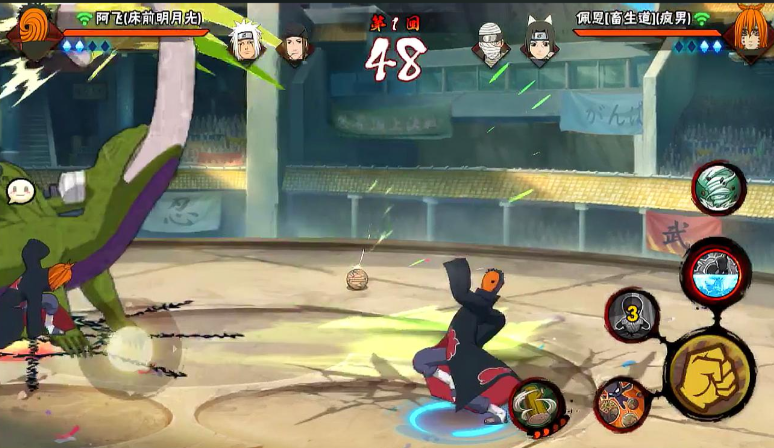Use the skill on the 3-second cooldown
The image size is (774, 448).
tap(632, 315)
